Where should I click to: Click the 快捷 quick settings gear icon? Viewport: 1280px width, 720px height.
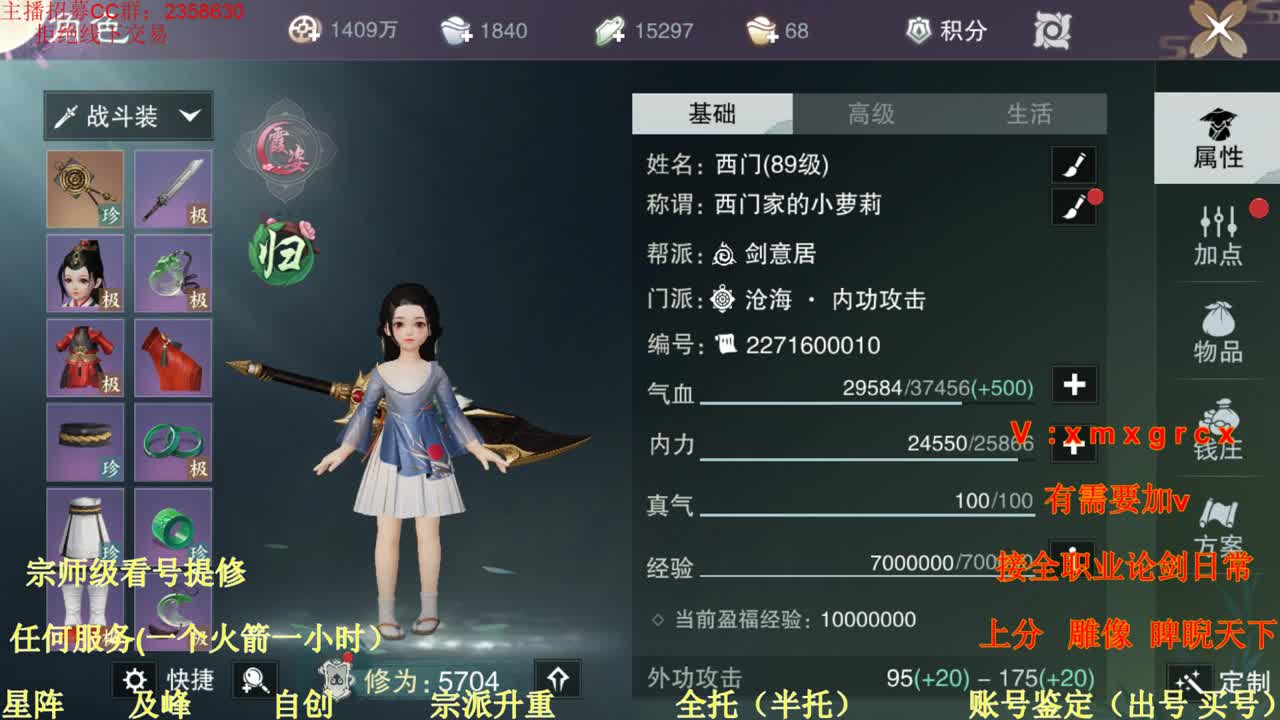[x=135, y=679]
